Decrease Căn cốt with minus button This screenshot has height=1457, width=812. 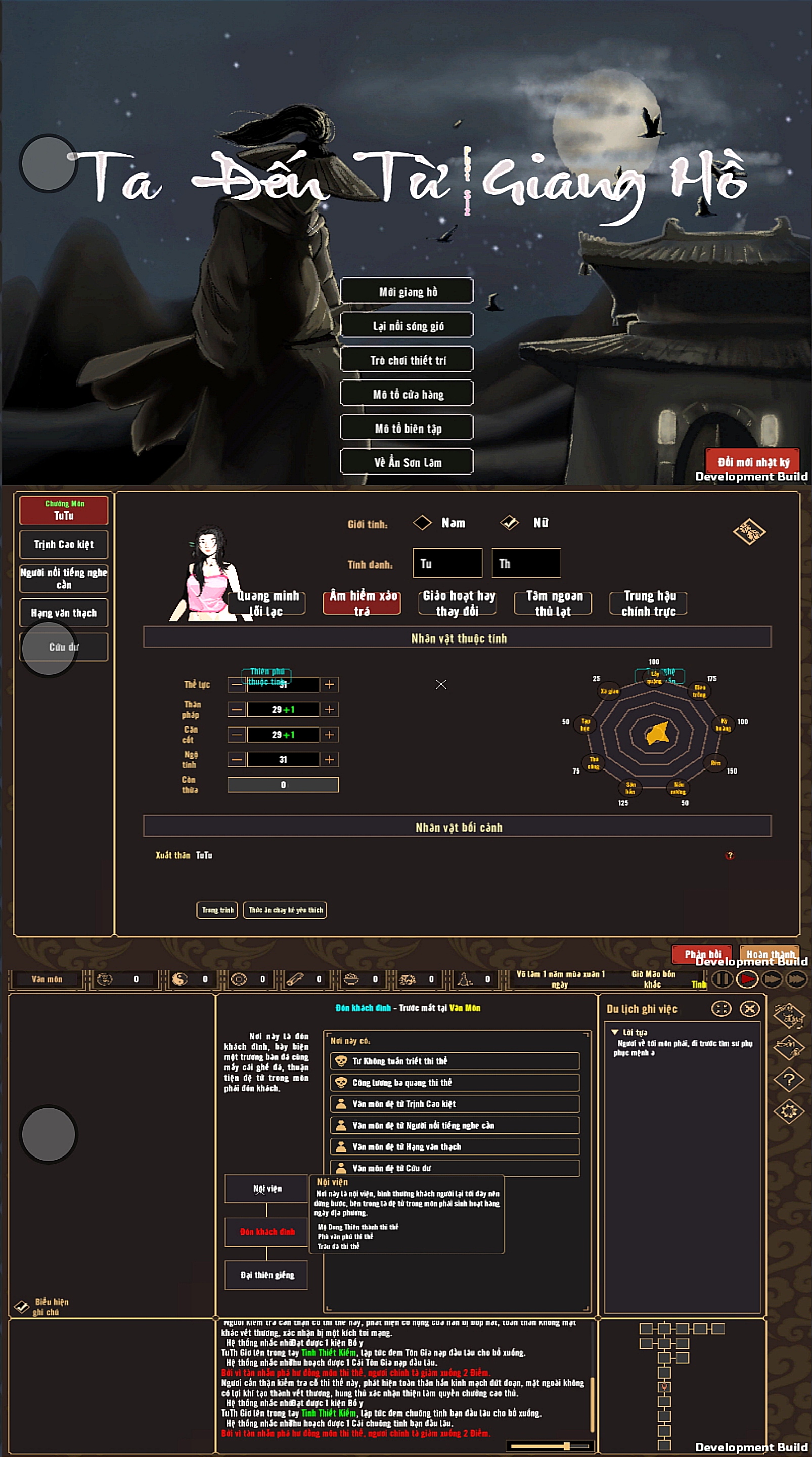click(237, 734)
